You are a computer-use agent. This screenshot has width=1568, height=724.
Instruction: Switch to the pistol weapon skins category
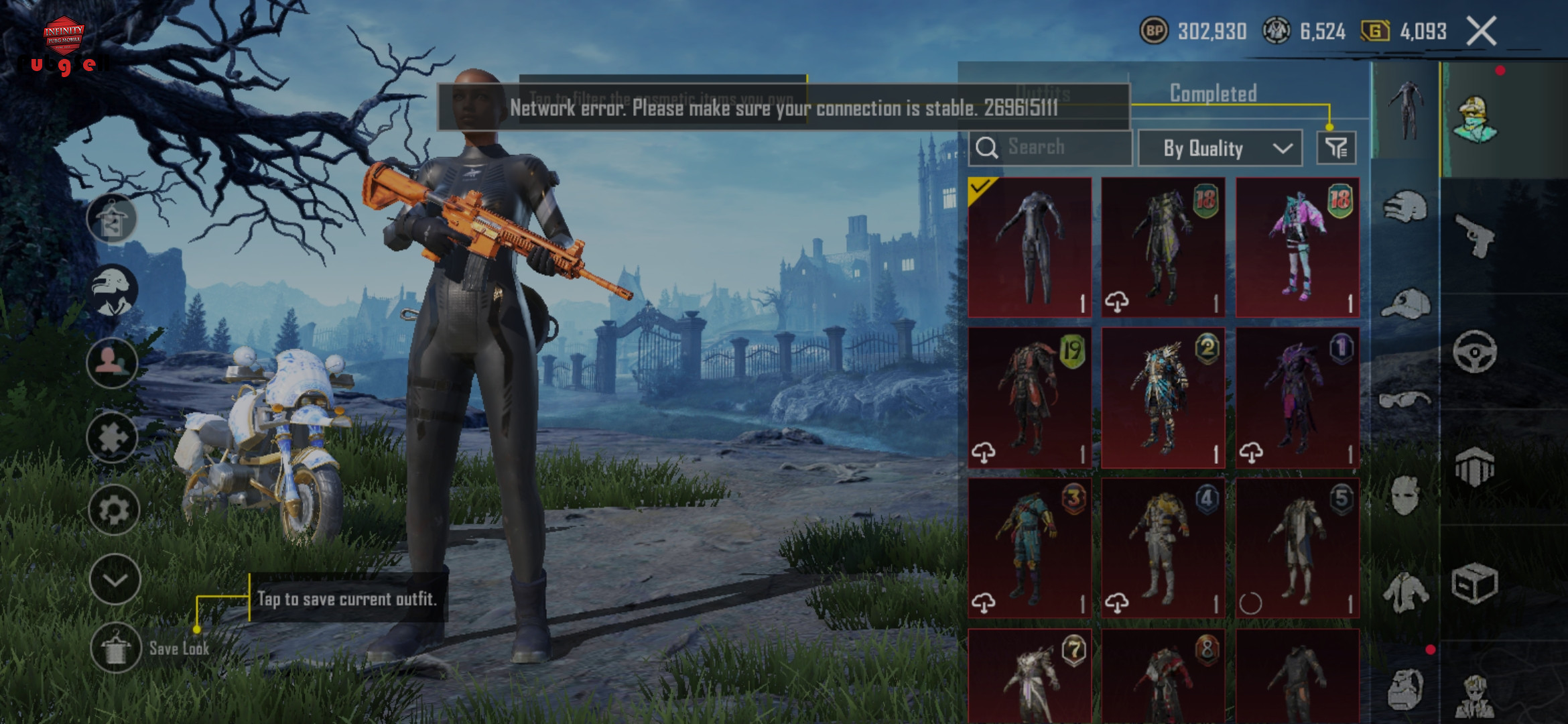(x=1475, y=236)
